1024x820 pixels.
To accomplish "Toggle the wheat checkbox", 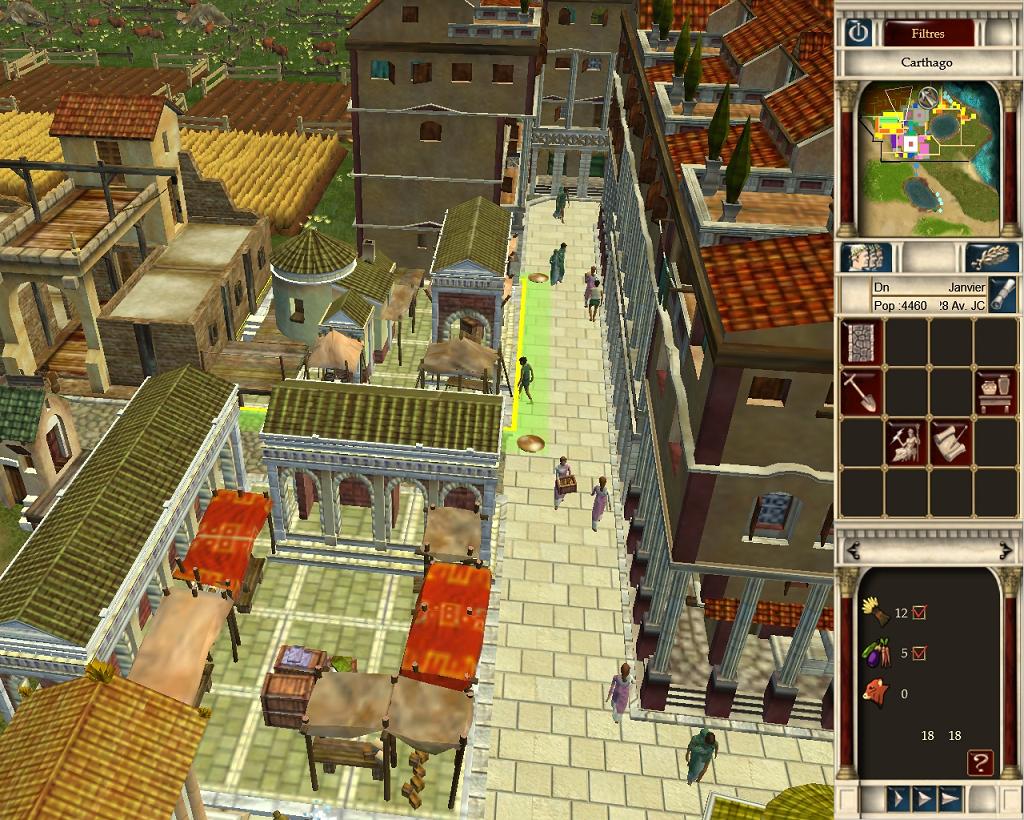I will [x=919, y=612].
